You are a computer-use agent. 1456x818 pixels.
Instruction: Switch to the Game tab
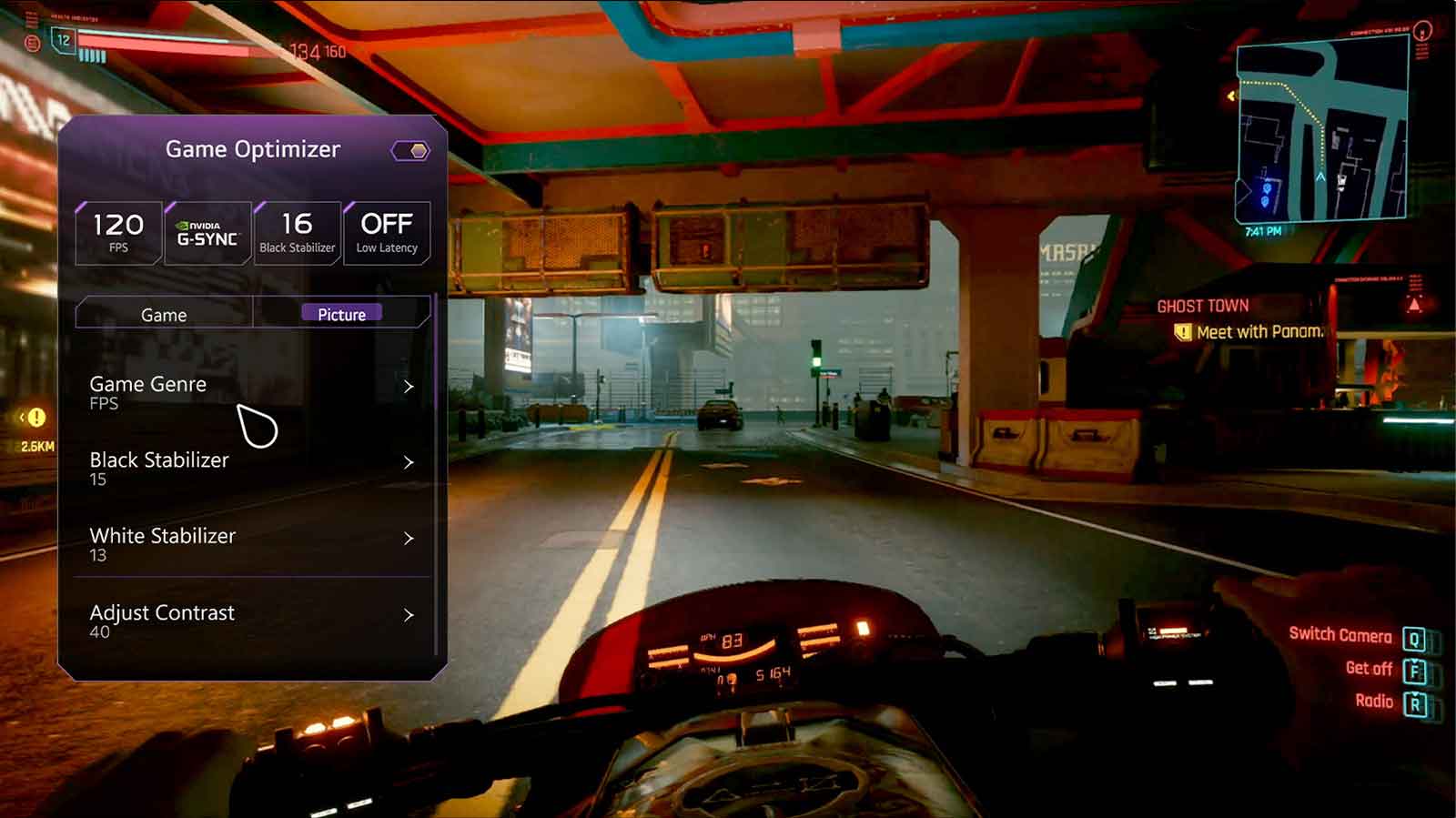point(163,314)
